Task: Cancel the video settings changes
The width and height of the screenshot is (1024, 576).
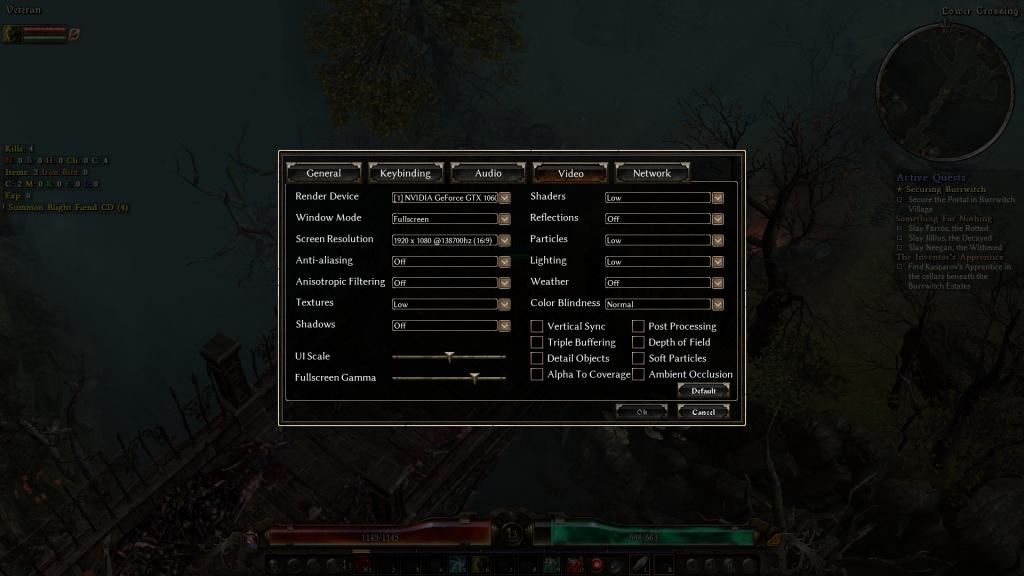Action: 703,411
